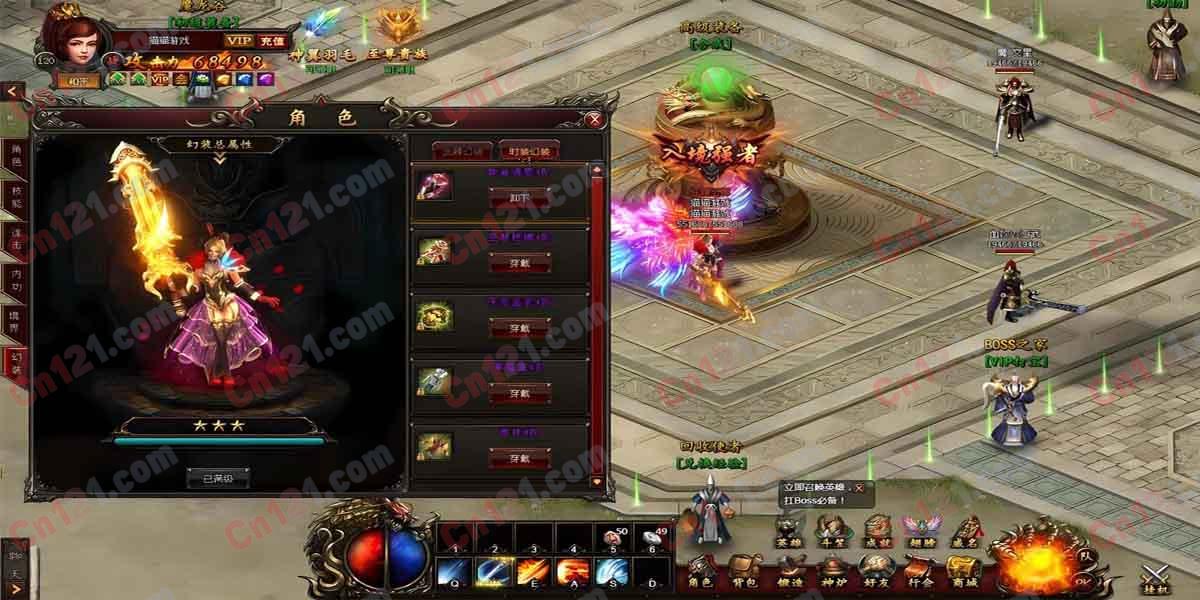Image resolution: width=1200 pixels, height=600 pixels.
Task: Close the 角色 character window
Action: click(x=596, y=120)
